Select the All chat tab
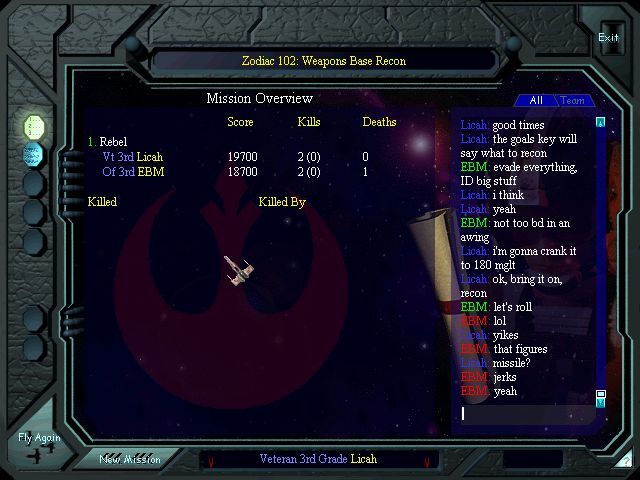The image size is (640, 480). coord(536,101)
